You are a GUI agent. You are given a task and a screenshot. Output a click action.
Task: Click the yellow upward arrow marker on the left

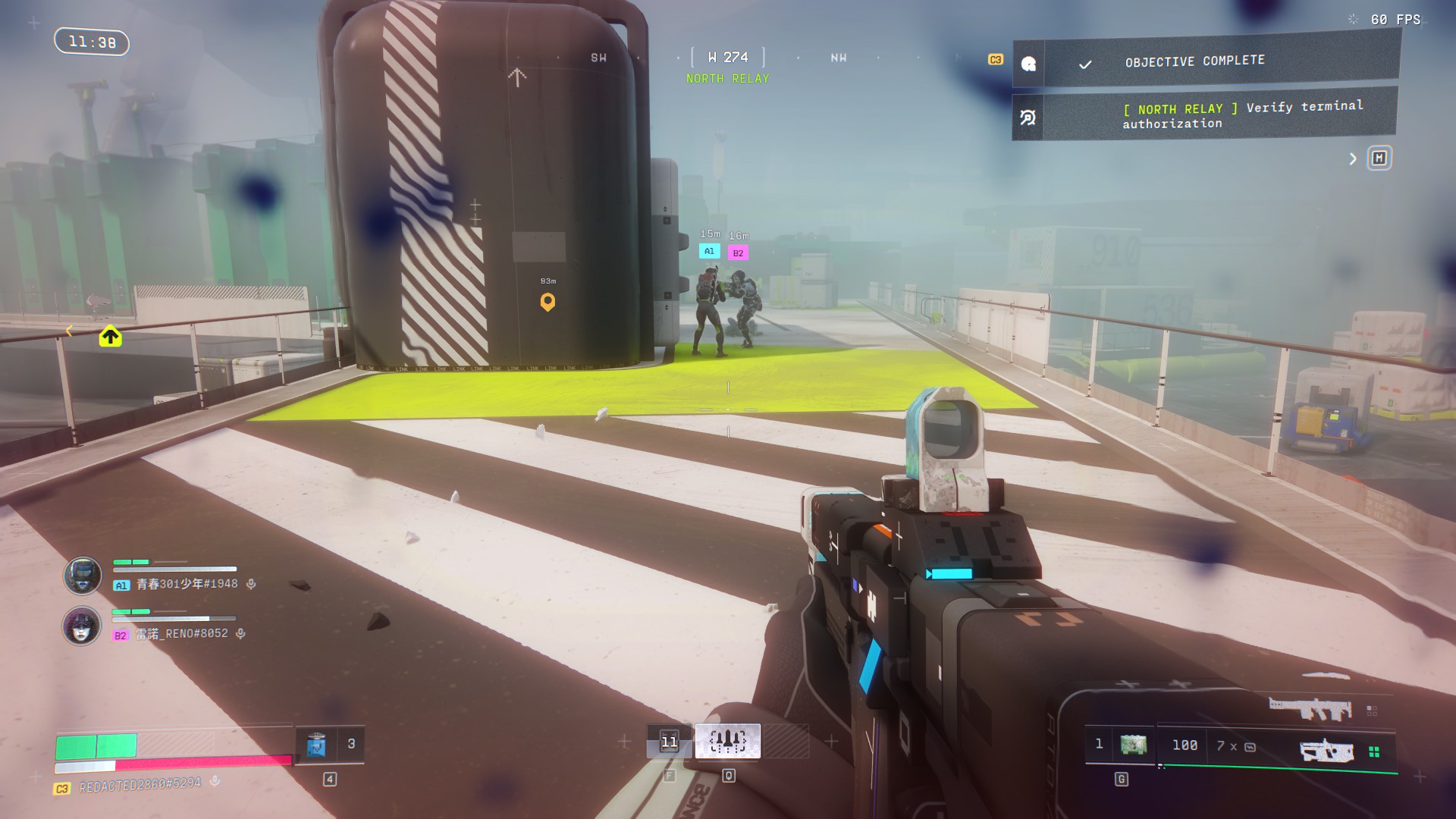110,336
